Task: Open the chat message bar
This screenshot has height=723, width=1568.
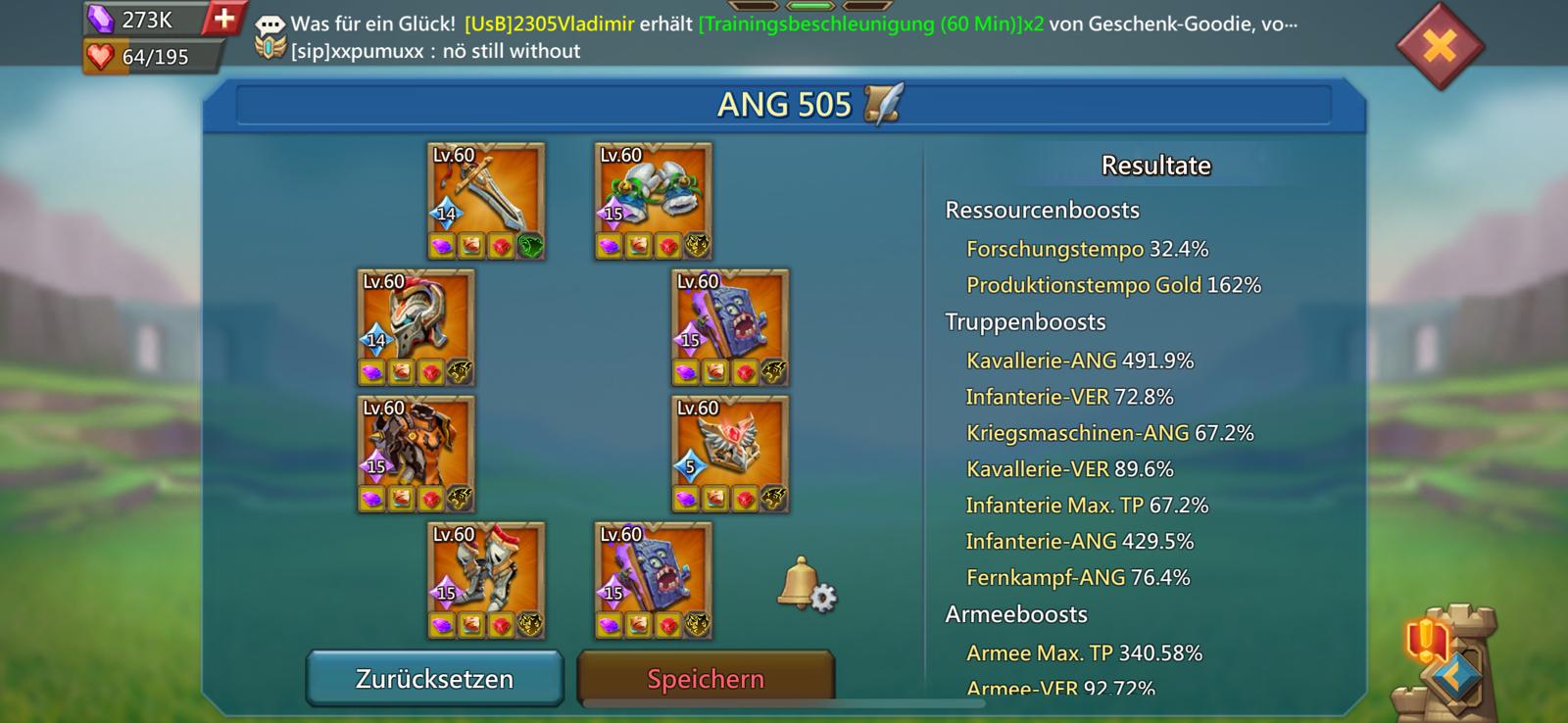Action: (x=774, y=37)
